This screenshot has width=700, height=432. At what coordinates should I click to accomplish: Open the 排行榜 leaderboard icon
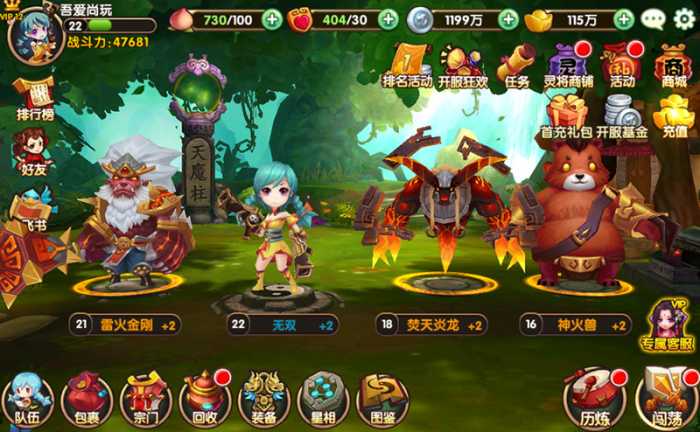(x=34, y=100)
